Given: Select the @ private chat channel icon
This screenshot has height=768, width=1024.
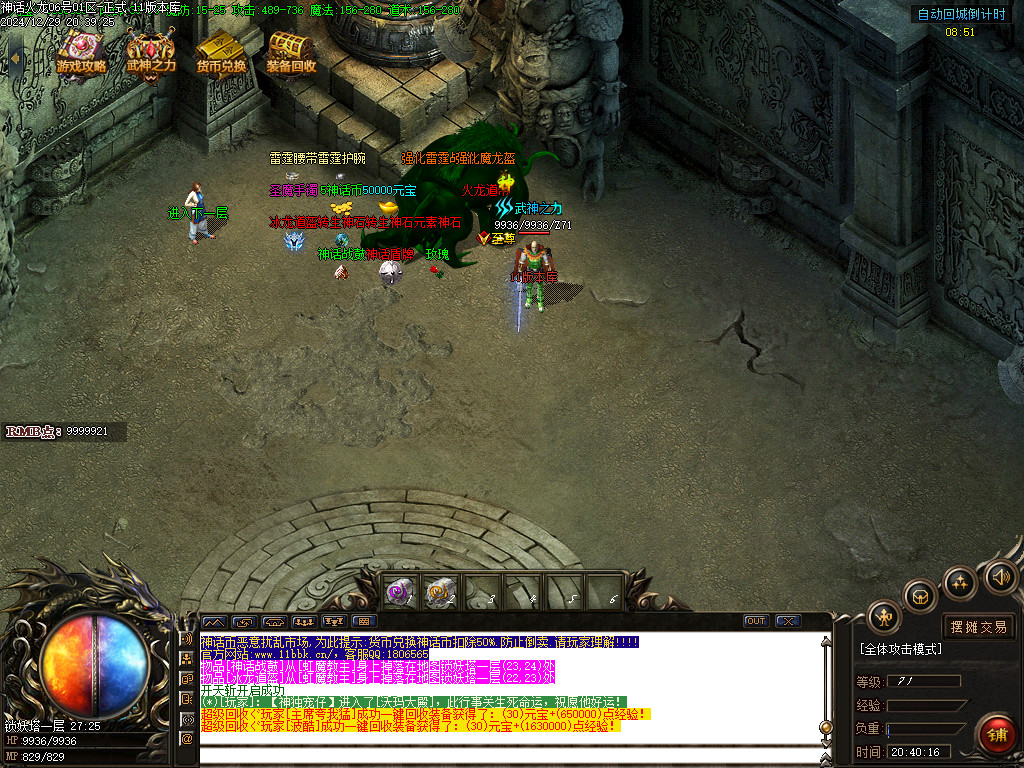Looking at the screenshot, I should [186, 739].
